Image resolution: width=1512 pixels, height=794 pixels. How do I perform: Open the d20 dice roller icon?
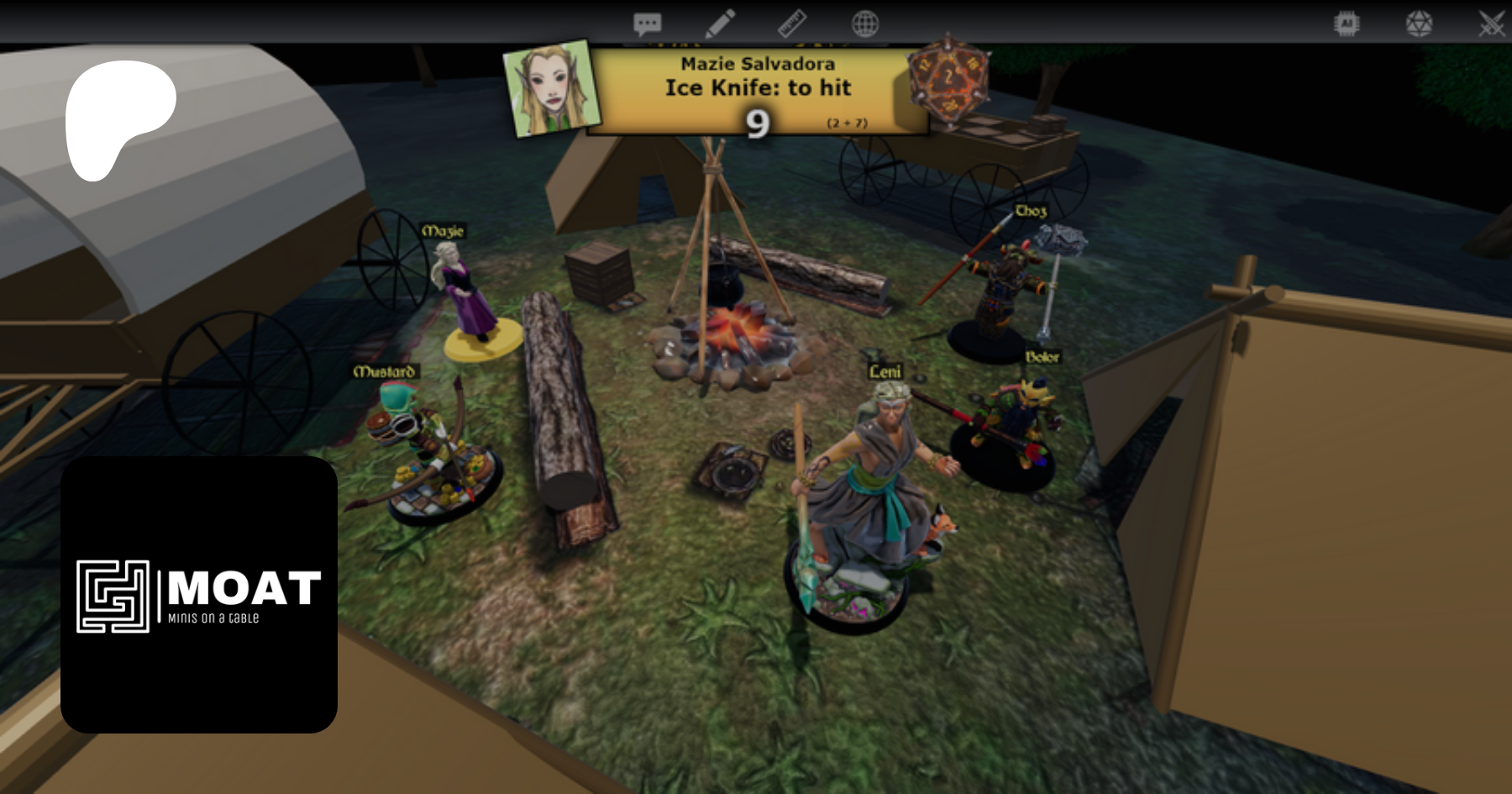(1419, 24)
